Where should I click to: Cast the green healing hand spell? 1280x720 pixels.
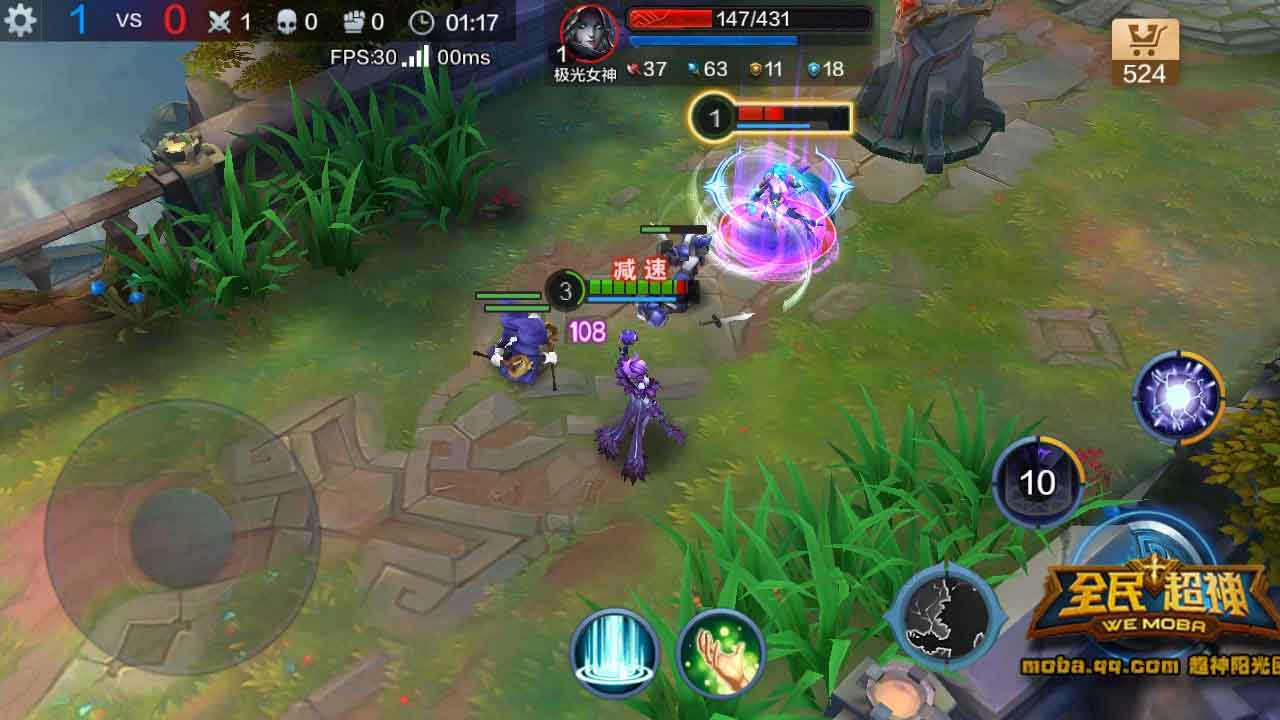click(x=720, y=652)
